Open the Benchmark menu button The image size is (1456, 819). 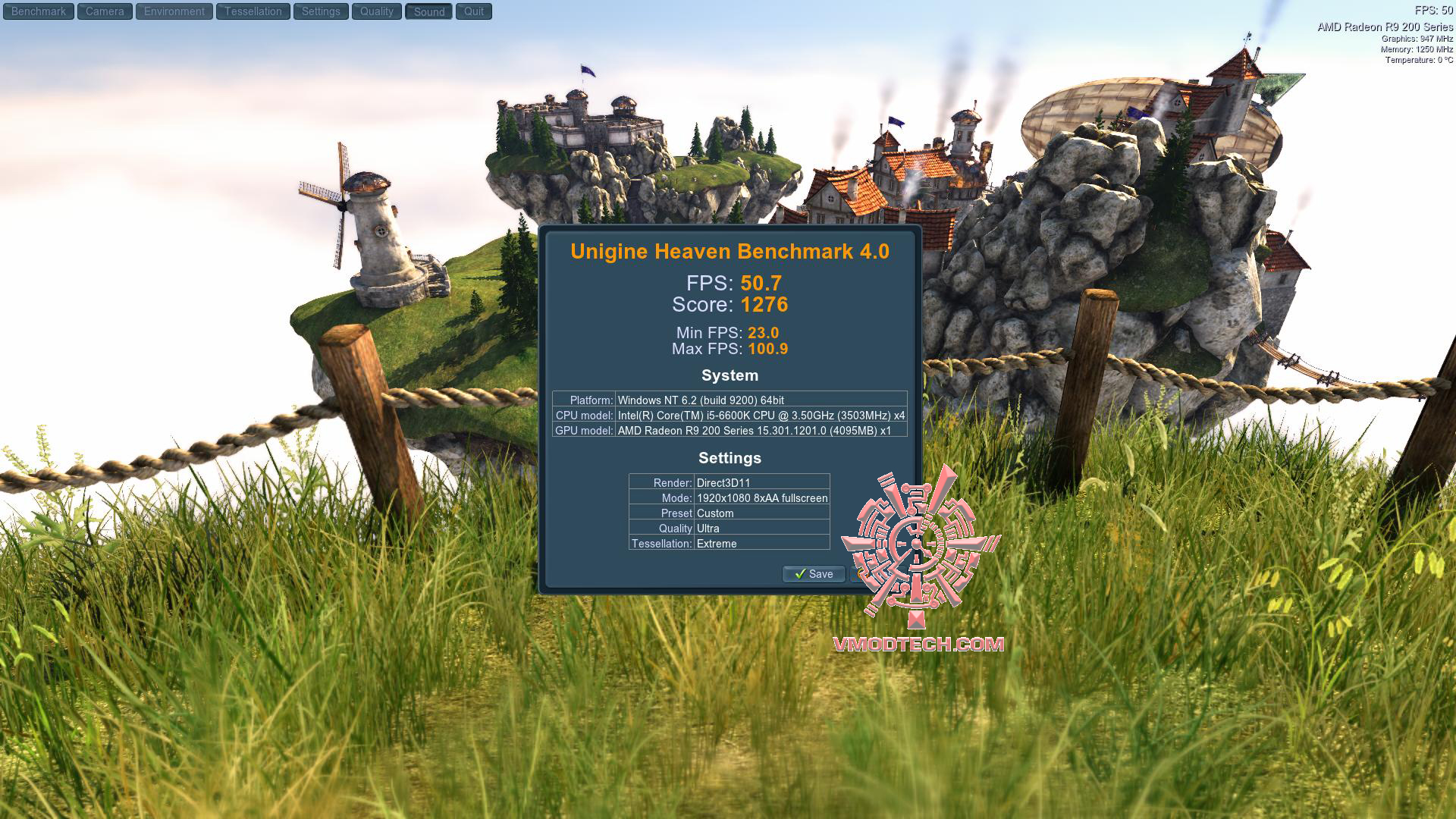39,11
